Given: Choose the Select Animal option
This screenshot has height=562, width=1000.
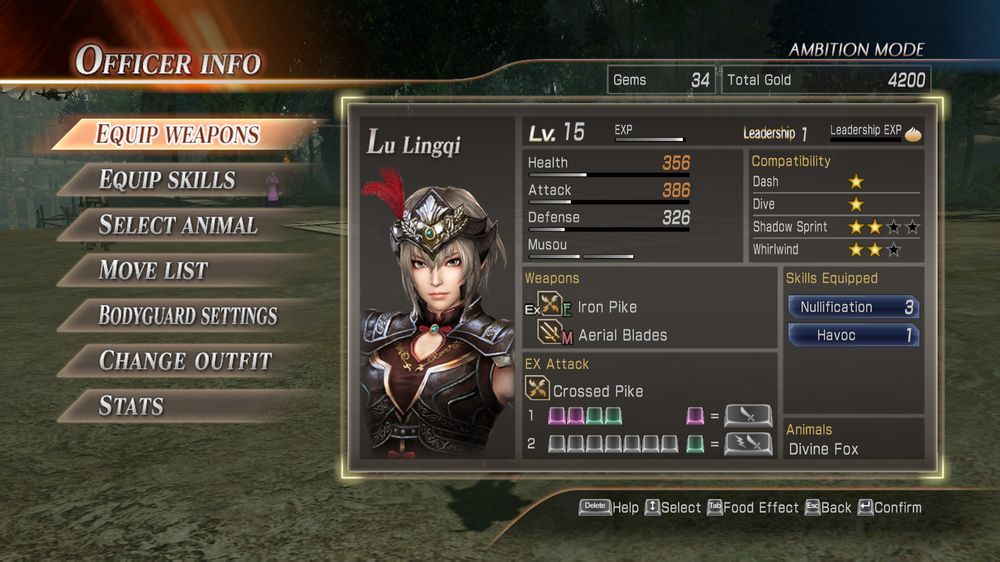Looking at the screenshot, I should point(178,225).
